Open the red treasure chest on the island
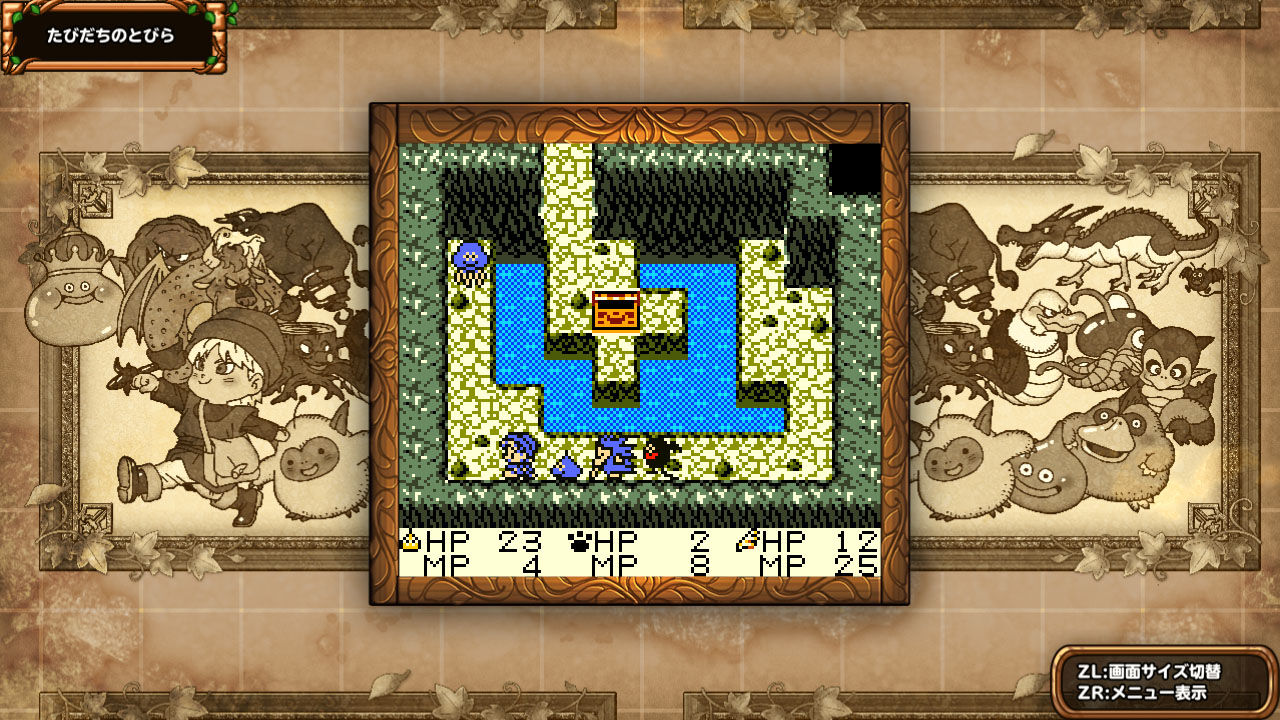The height and width of the screenshot is (720, 1280). (615, 310)
